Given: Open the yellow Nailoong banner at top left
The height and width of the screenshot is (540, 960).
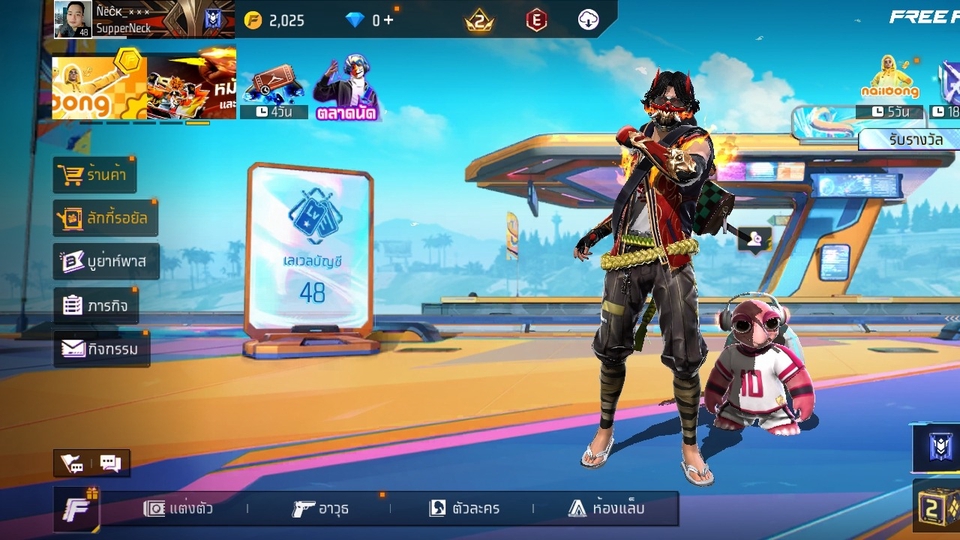Looking at the screenshot, I should 99,86.
